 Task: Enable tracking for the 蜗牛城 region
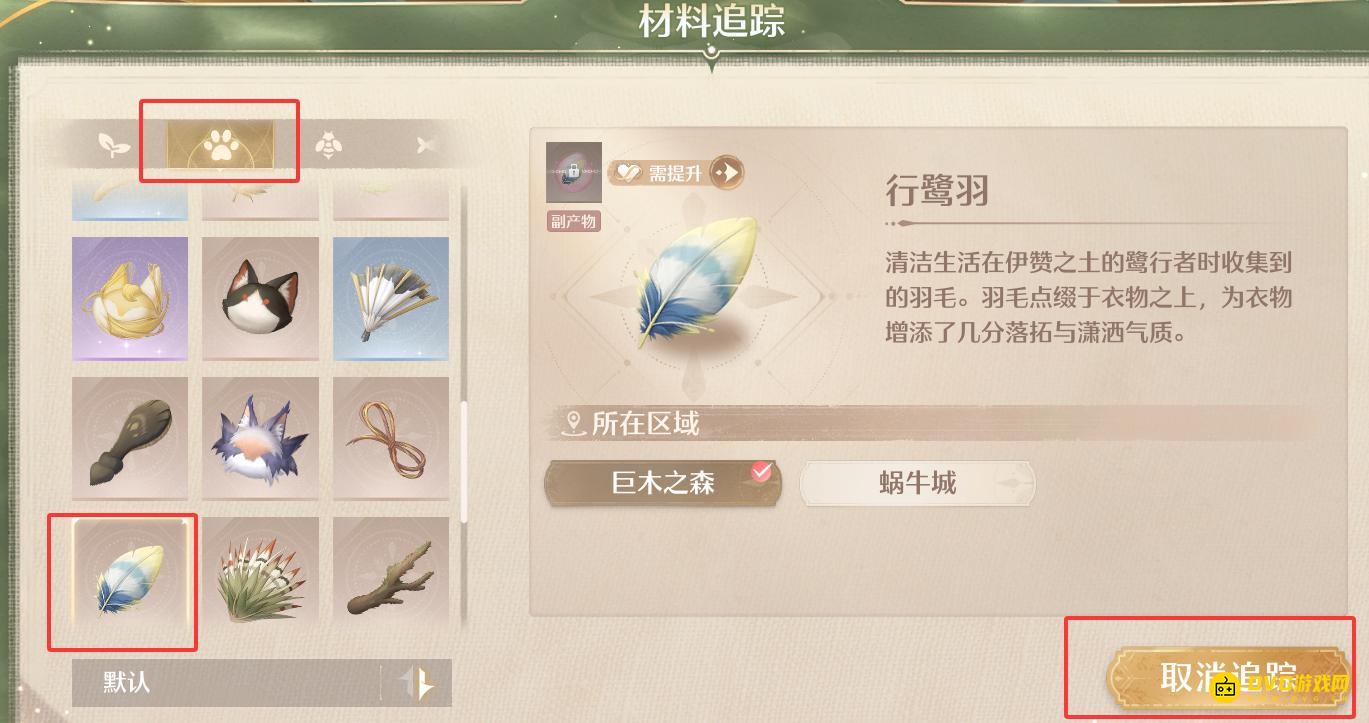point(916,483)
